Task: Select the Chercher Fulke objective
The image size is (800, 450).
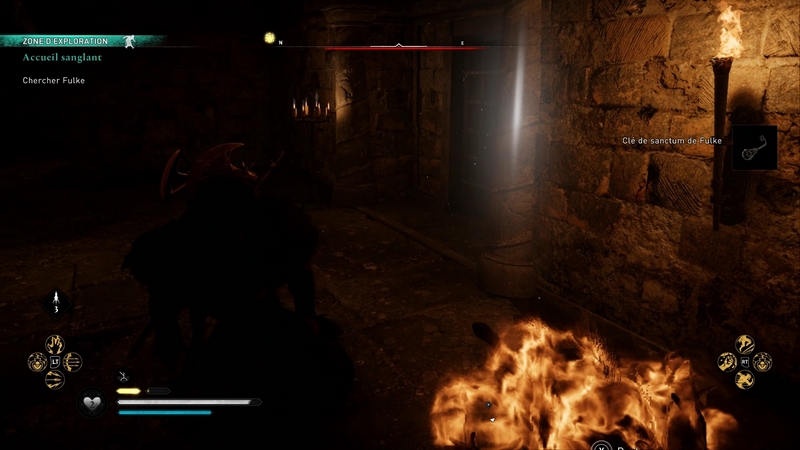Action: point(54,80)
